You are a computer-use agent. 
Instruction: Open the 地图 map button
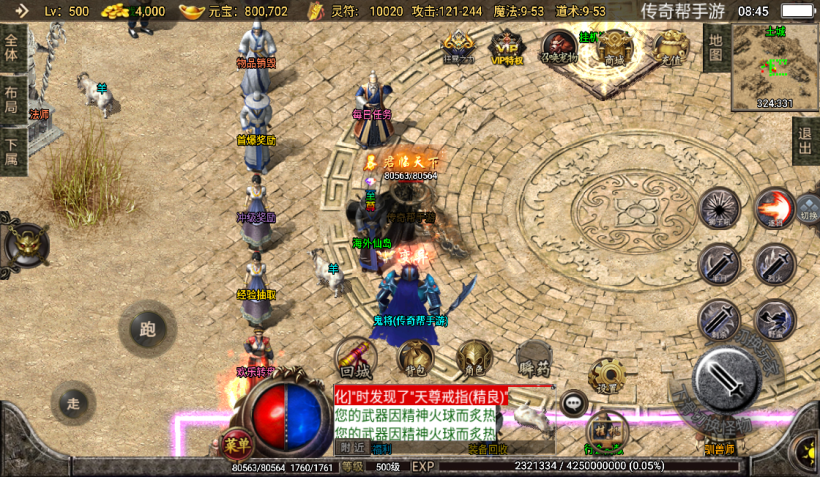(x=714, y=47)
